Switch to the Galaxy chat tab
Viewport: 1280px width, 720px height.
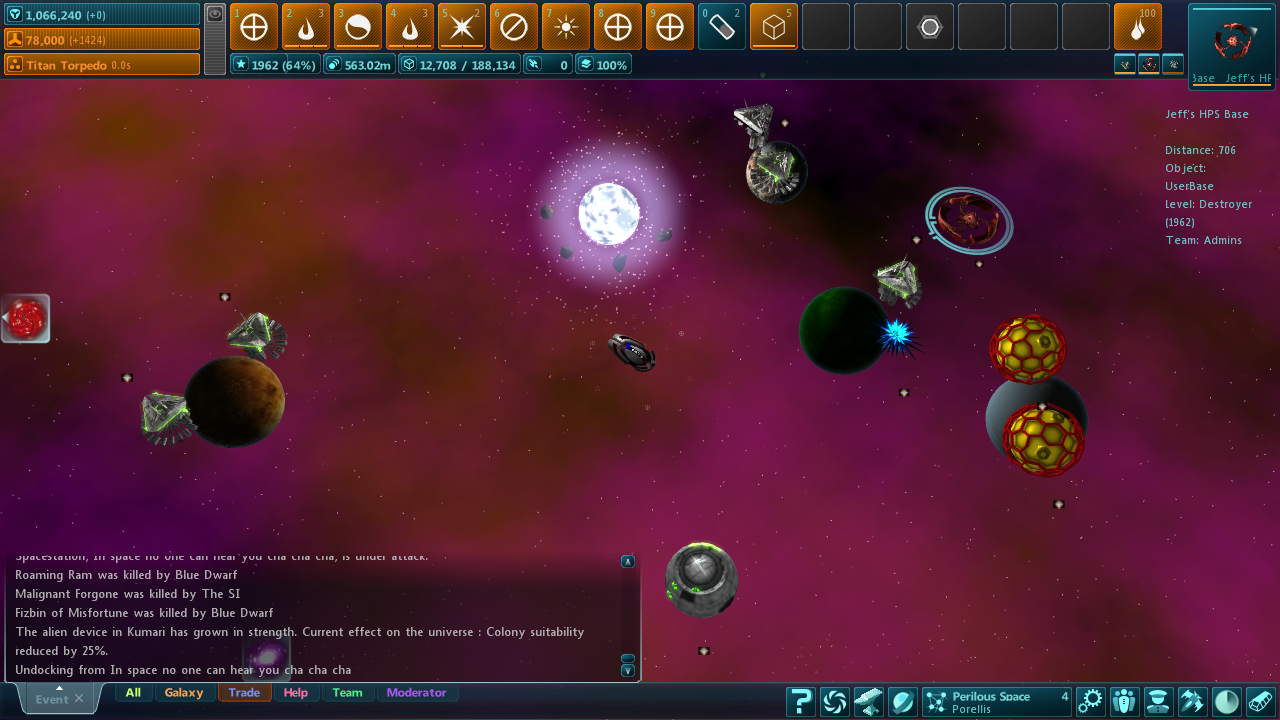[x=184, y=693]
